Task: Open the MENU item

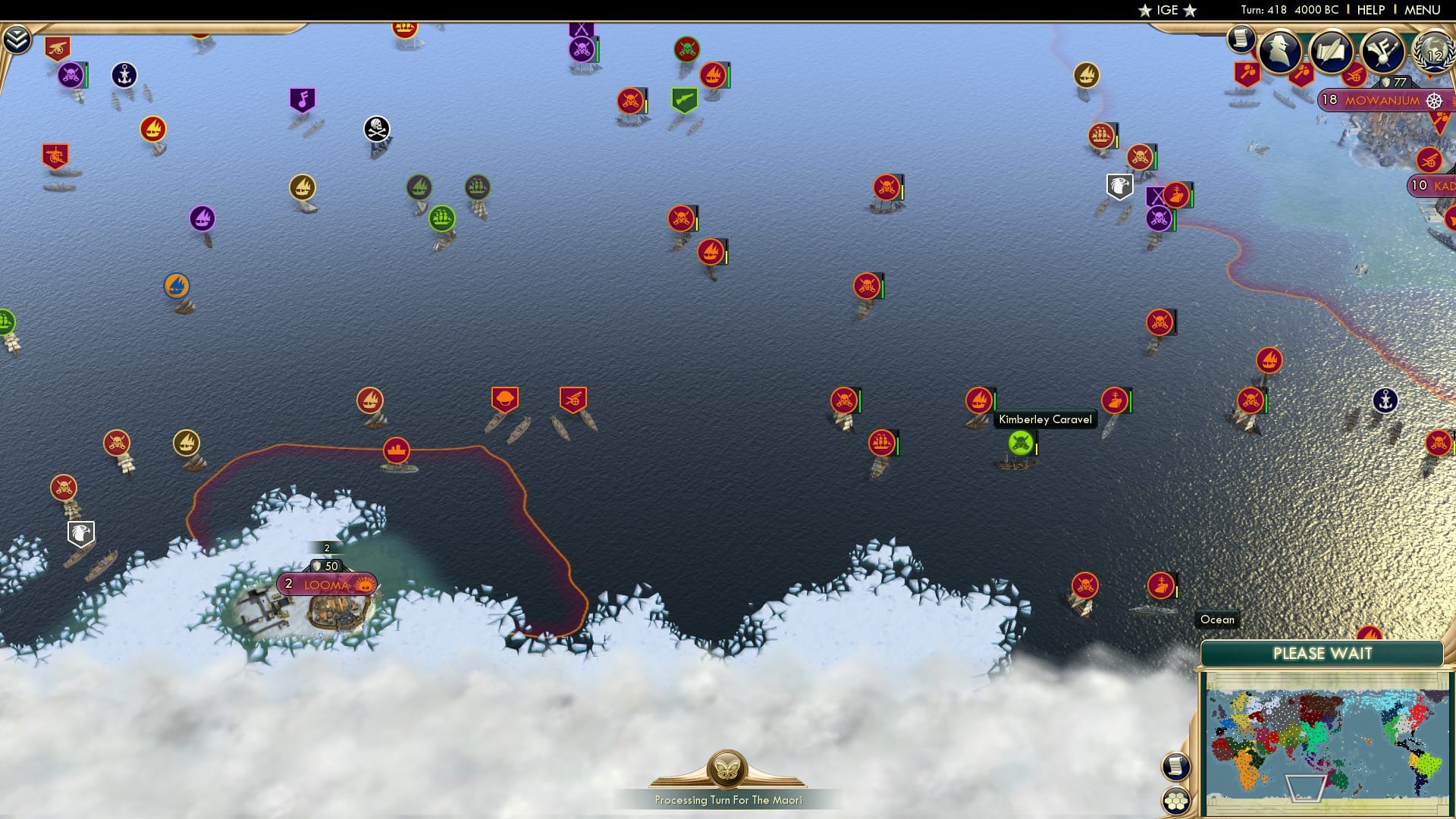Action: [x=1423, y=10]
